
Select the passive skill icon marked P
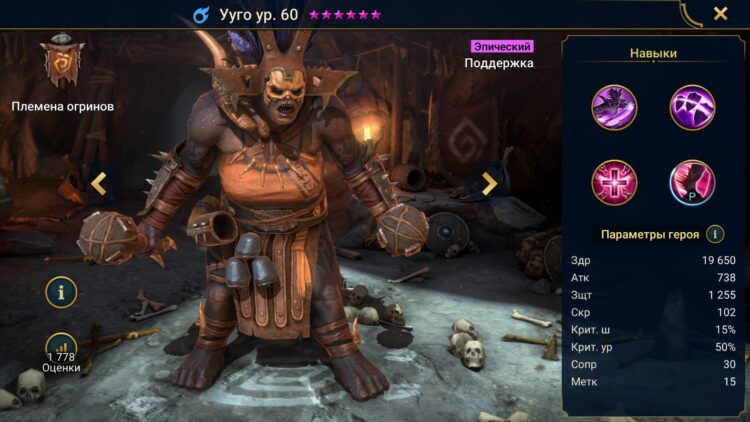(x=690, y=181)
